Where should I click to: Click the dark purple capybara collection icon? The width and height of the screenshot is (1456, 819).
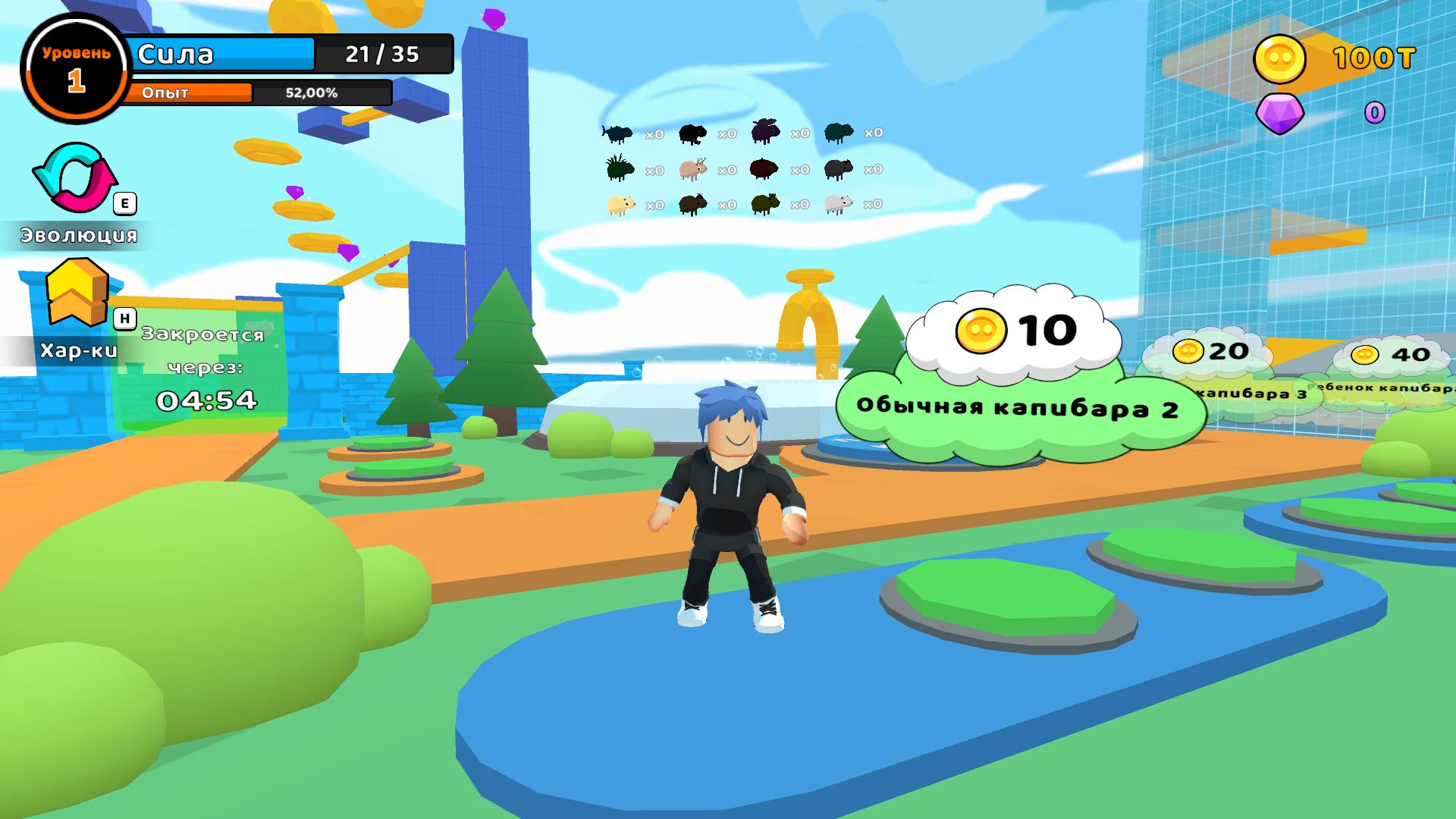click(765, 131)
